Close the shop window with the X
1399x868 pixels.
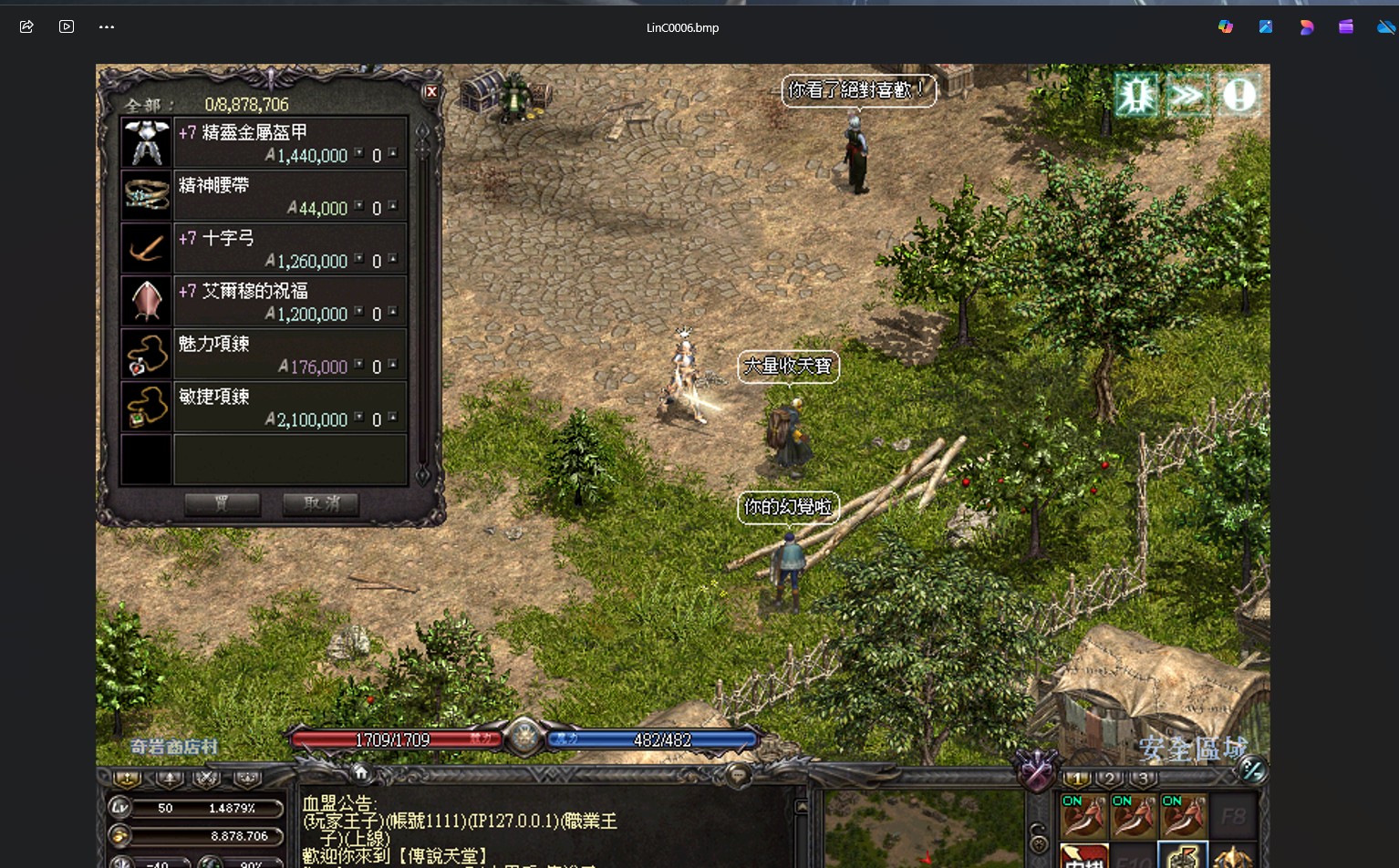point(431,92)
